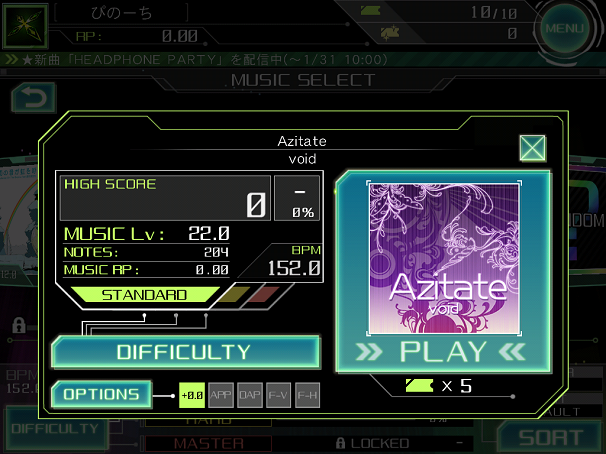Switch to the red difficulty tab

pos(264,295)
